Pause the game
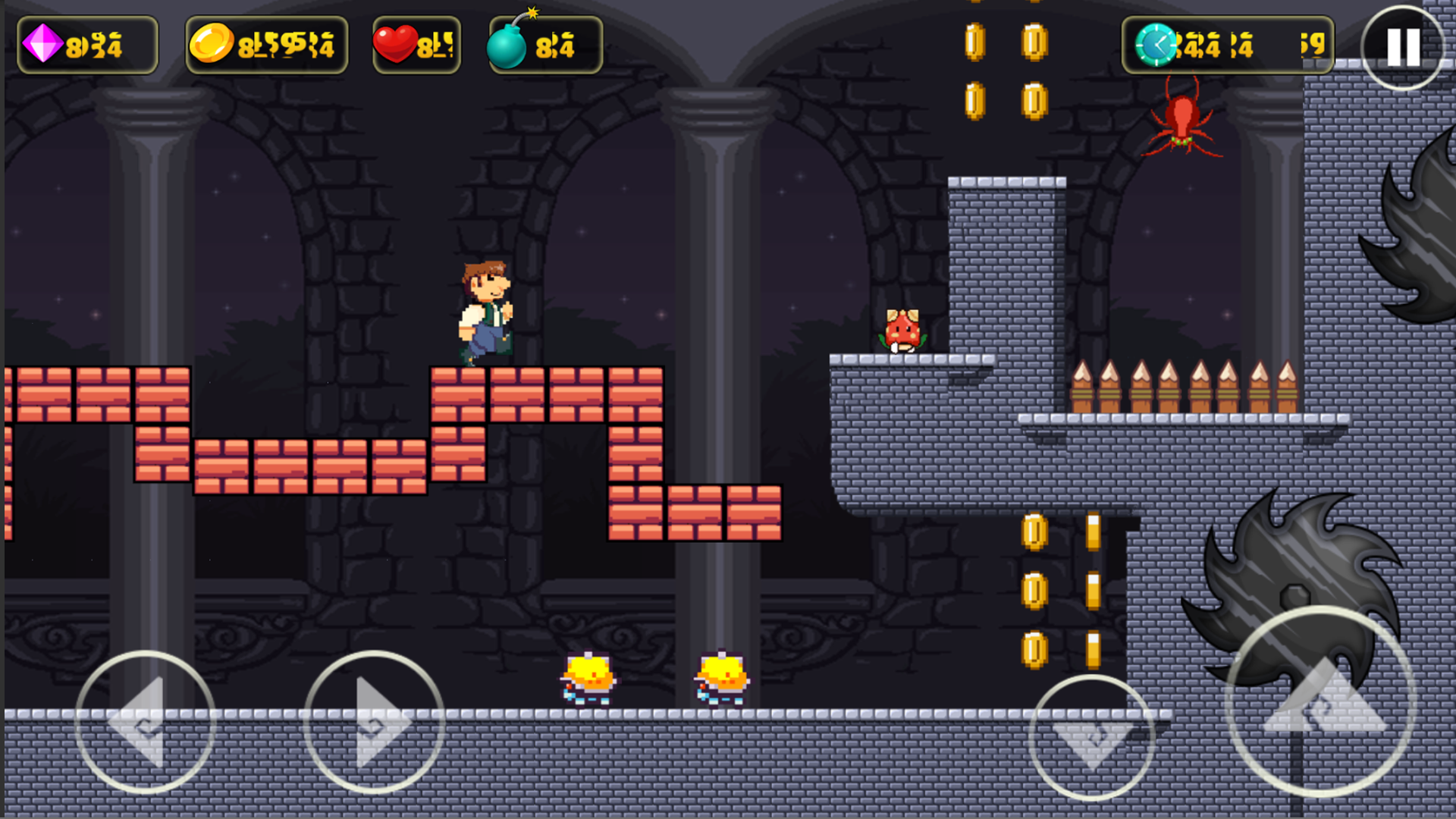This screenshot has height=819, width=1456. point(1403,48)
